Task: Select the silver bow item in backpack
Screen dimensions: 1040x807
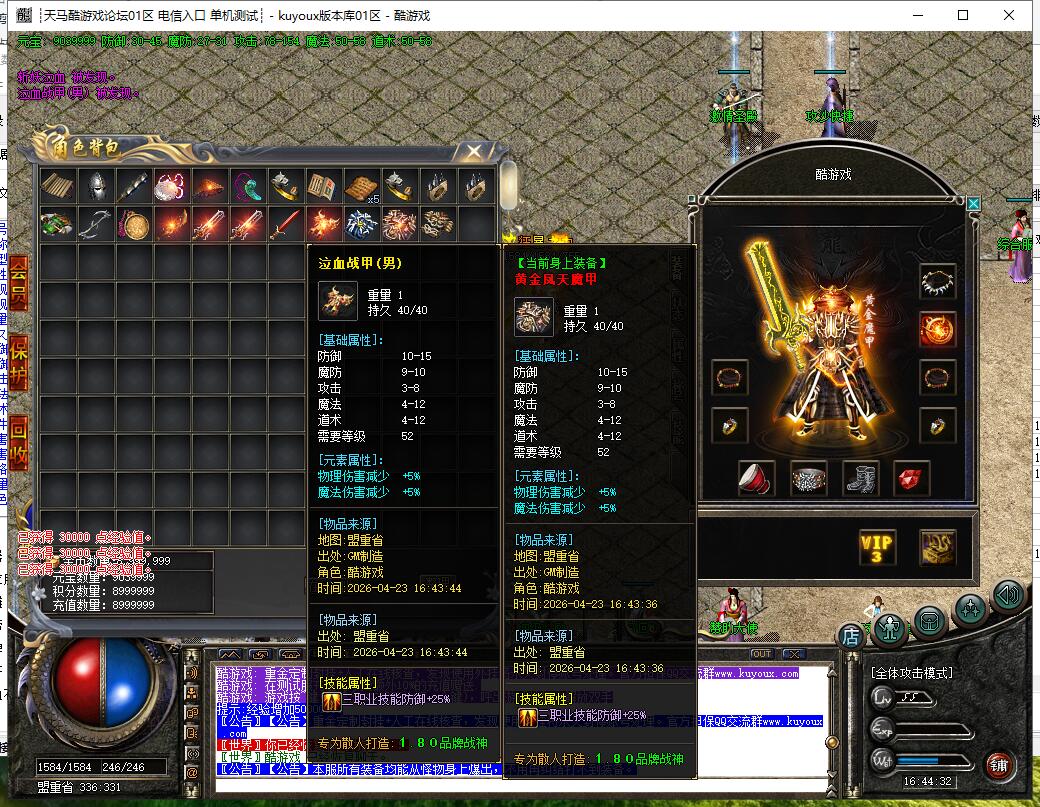Action: pyautogui.click(x=96, y=223)
